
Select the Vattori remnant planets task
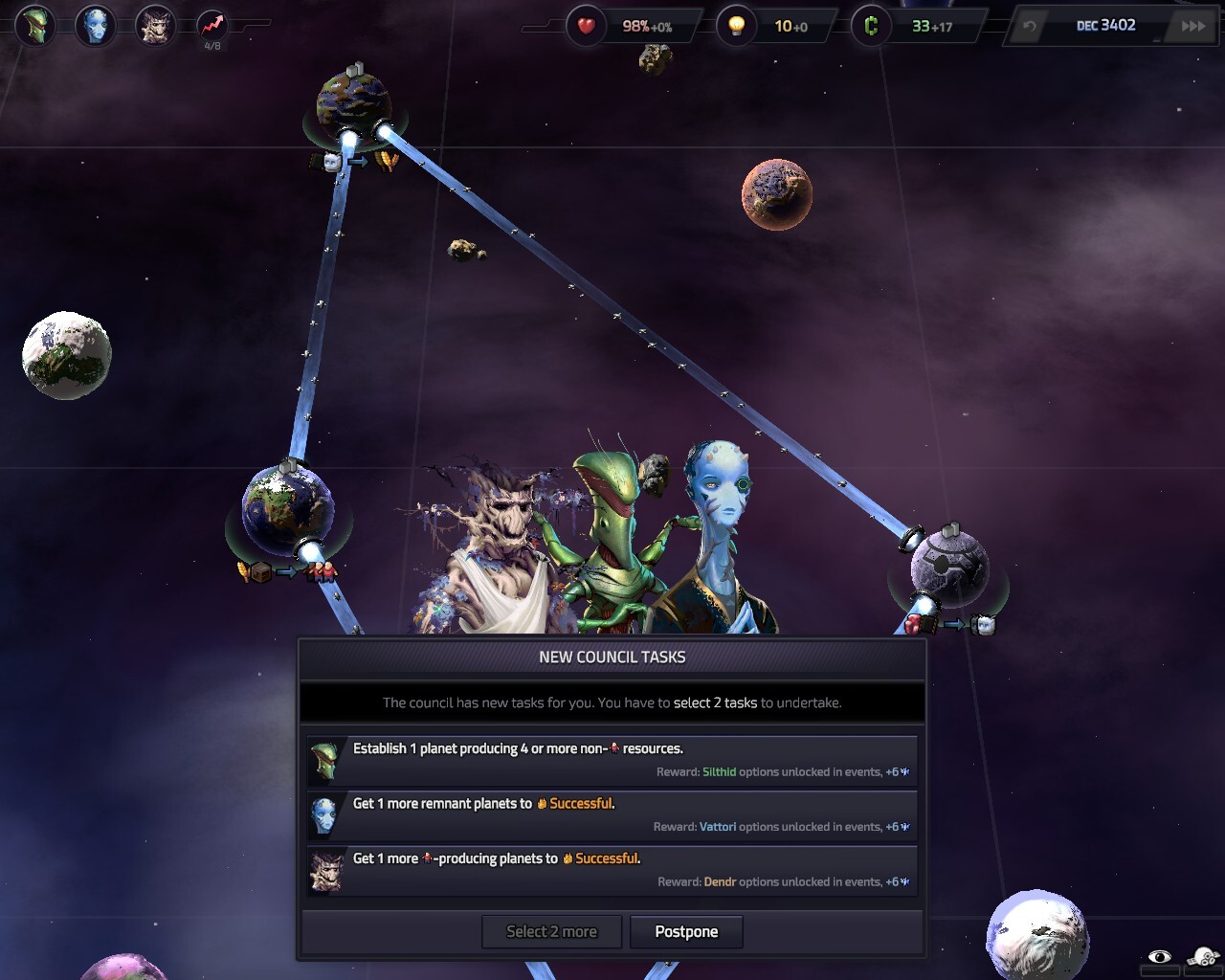pos(612,814)
